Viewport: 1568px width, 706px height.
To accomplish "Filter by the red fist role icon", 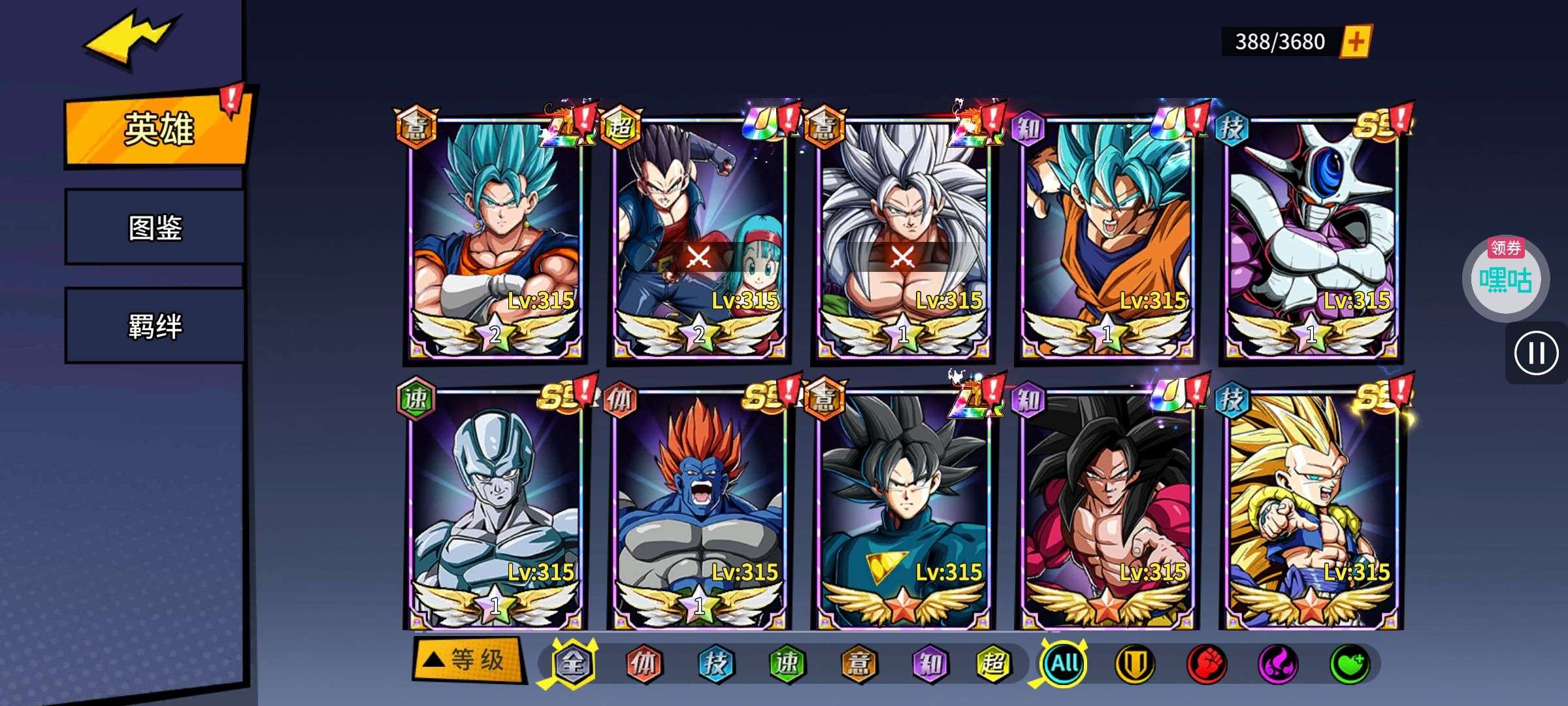I will pyautogui.click(x=1206, y=664).
